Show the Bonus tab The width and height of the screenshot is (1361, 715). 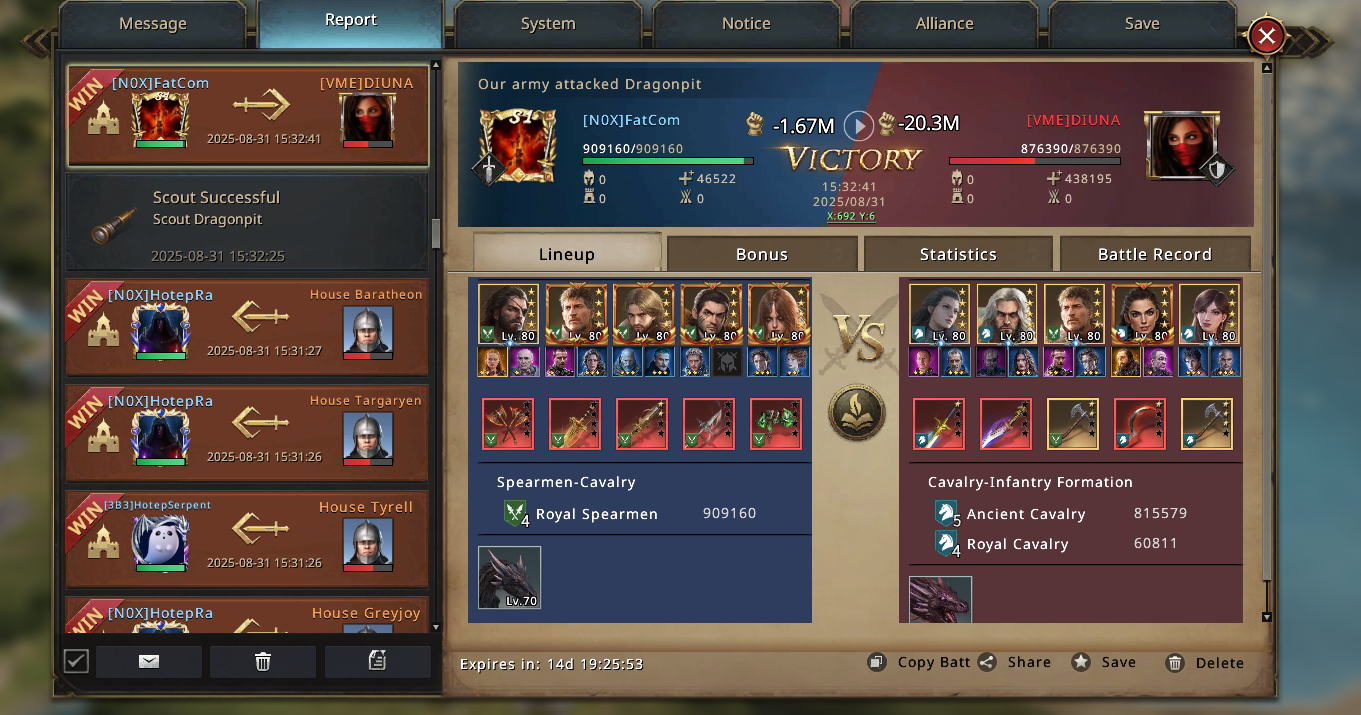point(762,254)
